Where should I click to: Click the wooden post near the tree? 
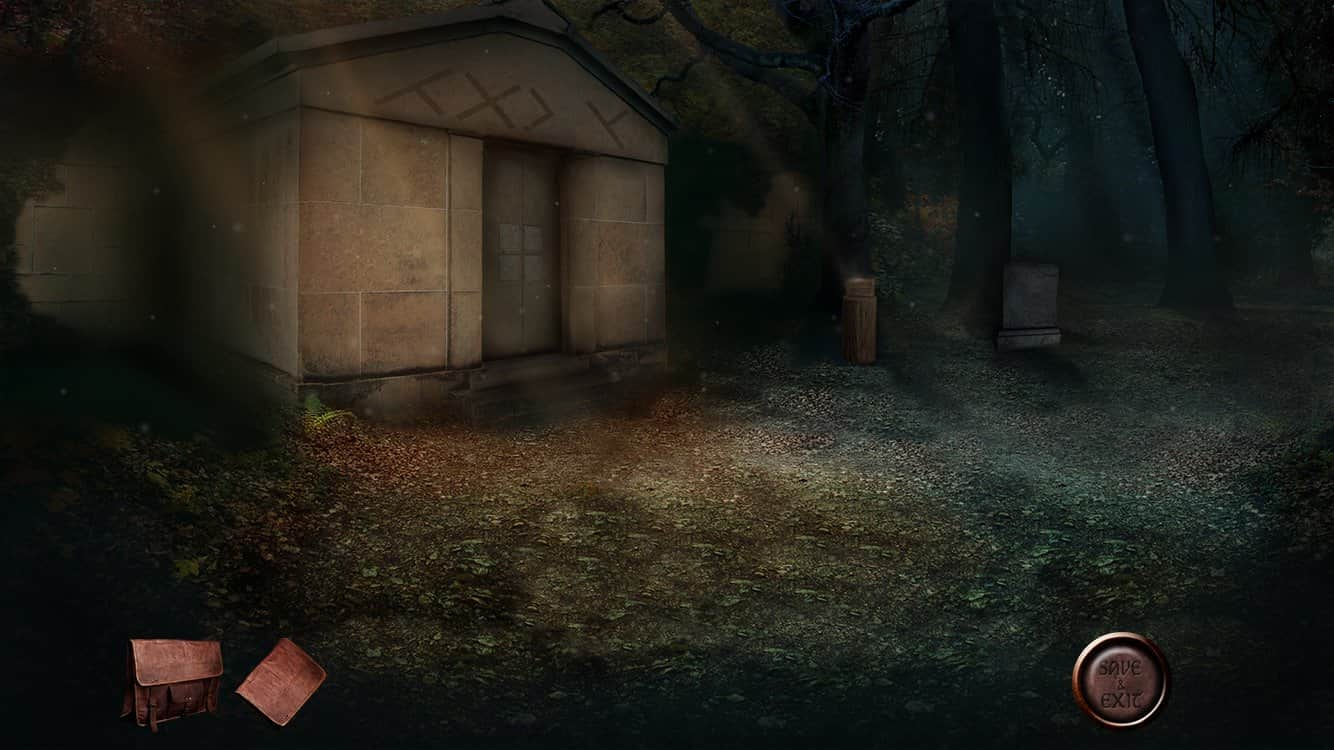858,320
